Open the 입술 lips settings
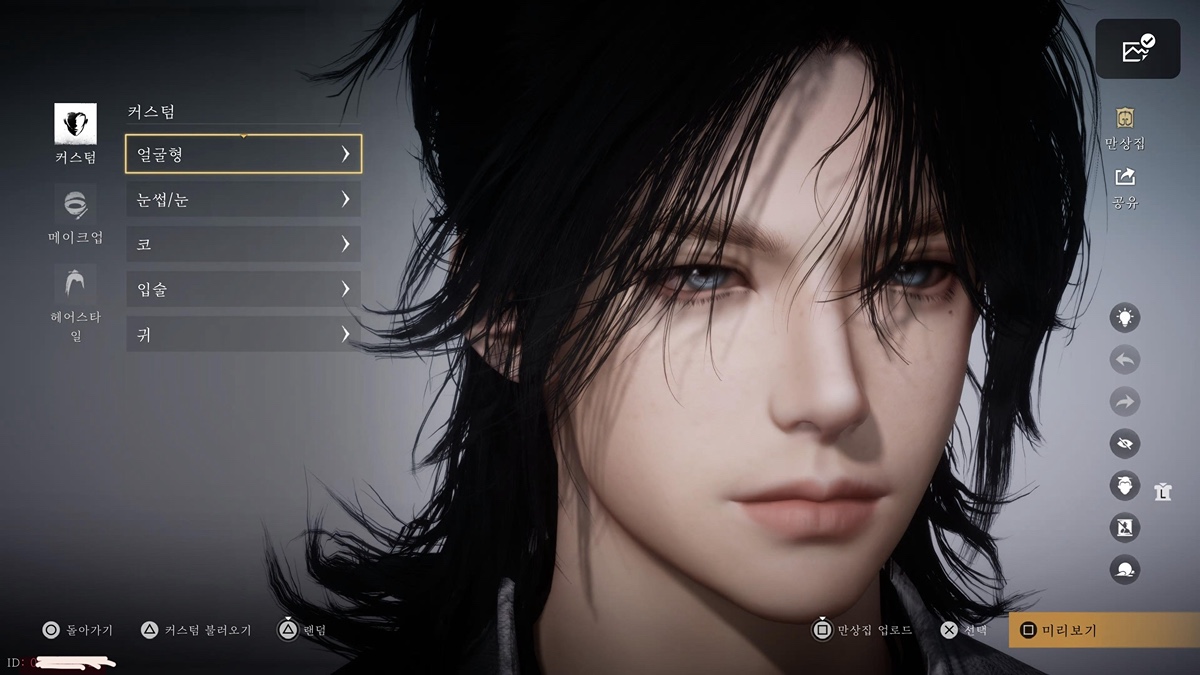Image resolution: width=1200 pixels, height=675 pixels. pyautogui.click(x=243, y=289)
